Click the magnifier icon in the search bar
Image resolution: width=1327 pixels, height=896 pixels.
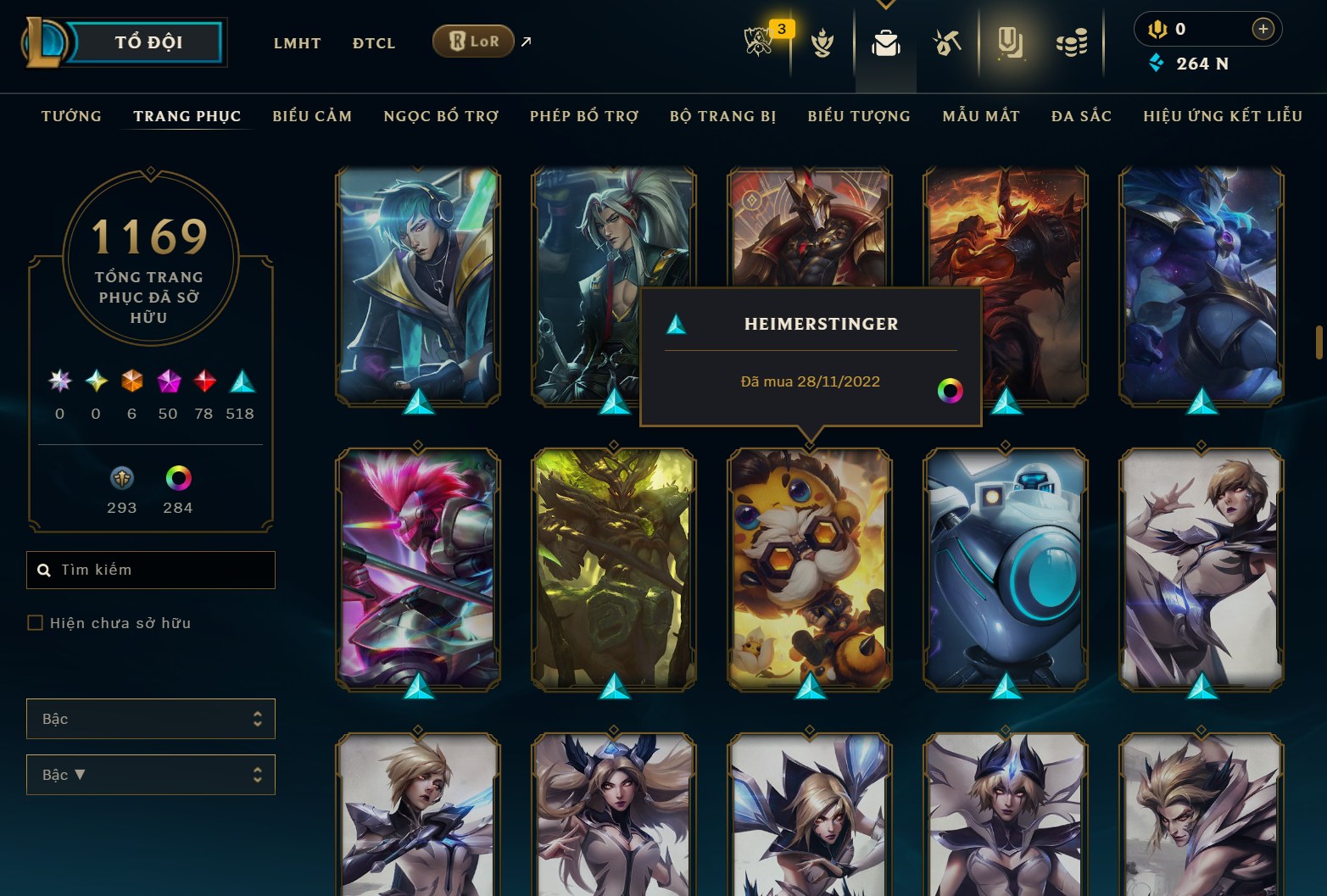coord(44,570)
